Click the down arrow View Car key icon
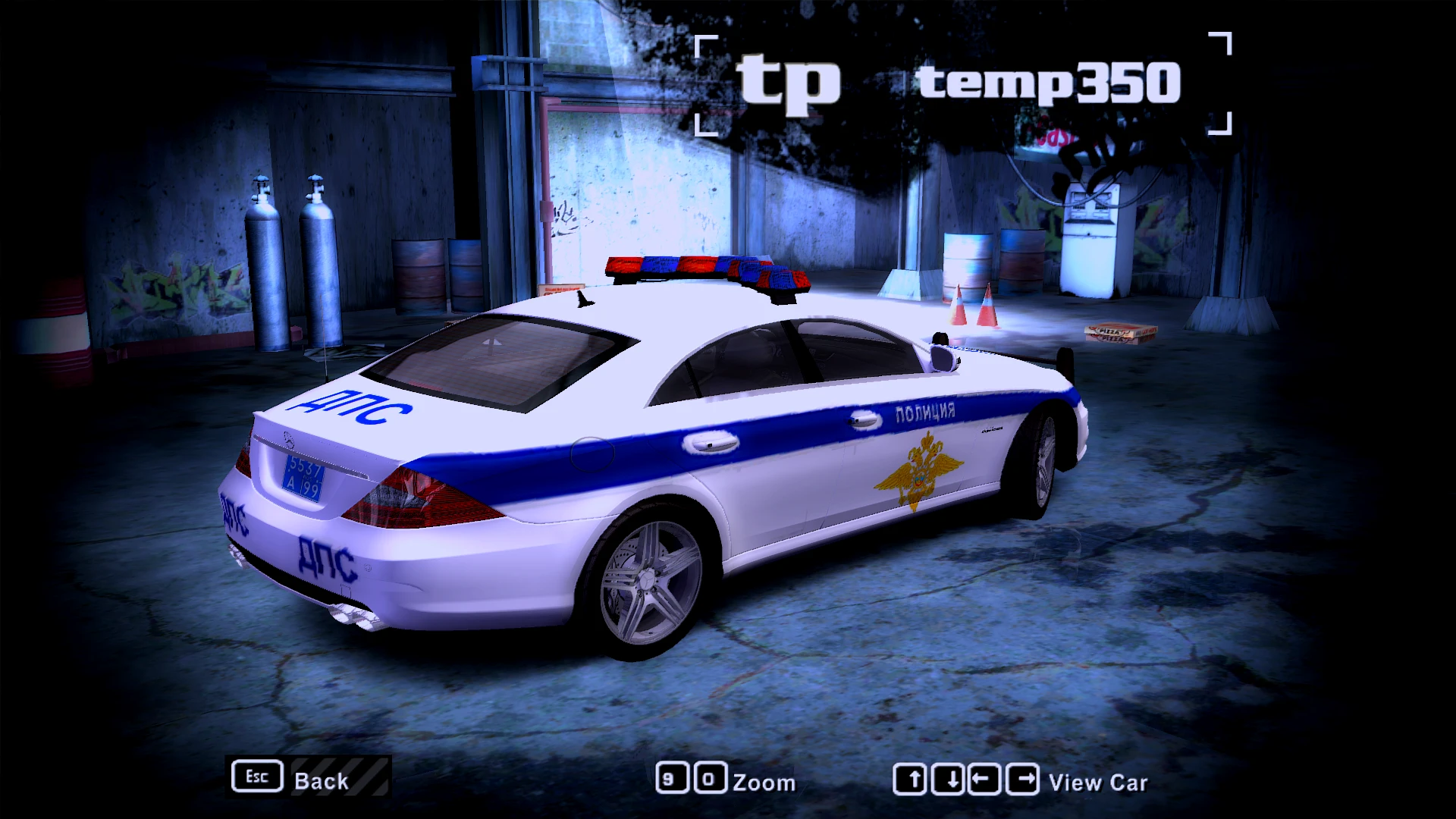 pyautogui.click(x=954, y=777)
